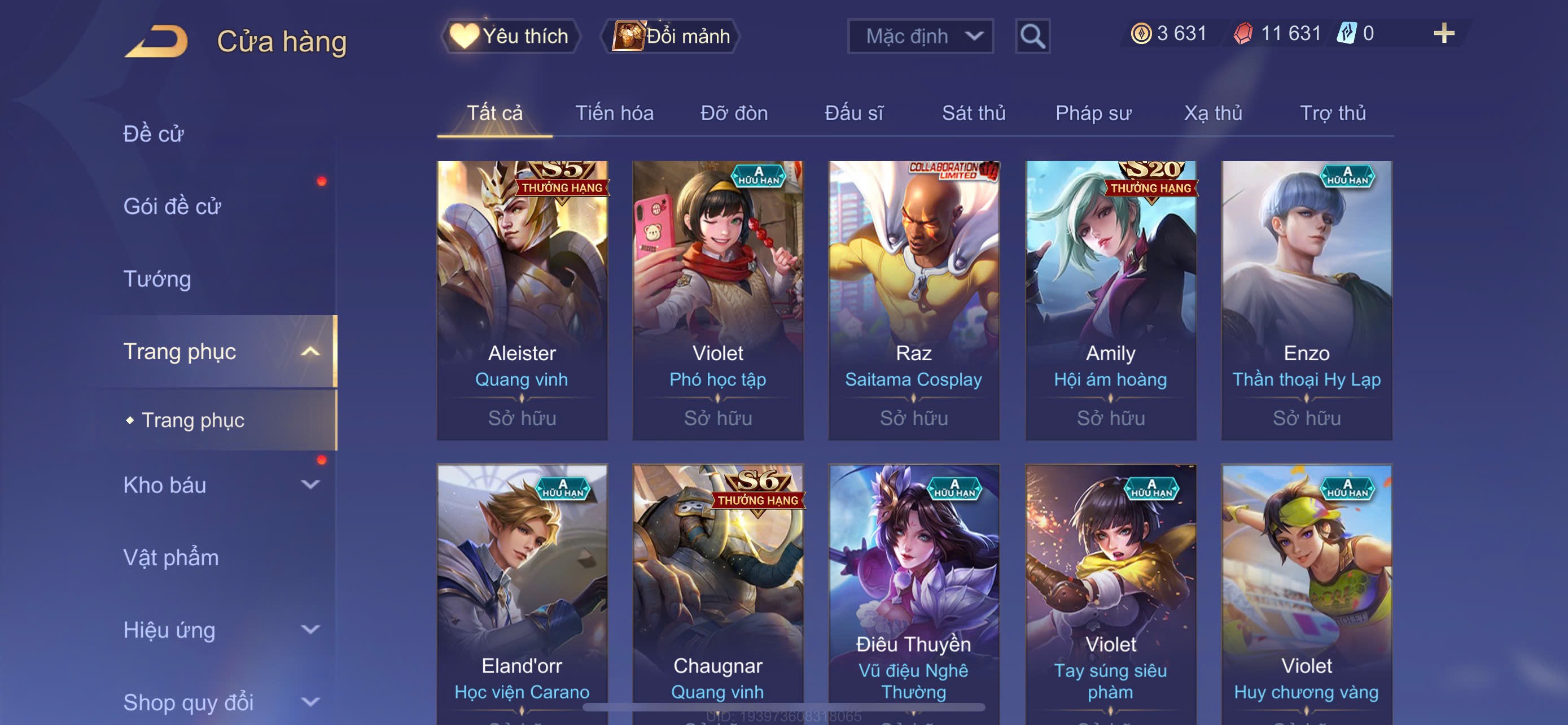
Task: Select Raz Saitama Cosplay skin card
Action: point(914,300)
